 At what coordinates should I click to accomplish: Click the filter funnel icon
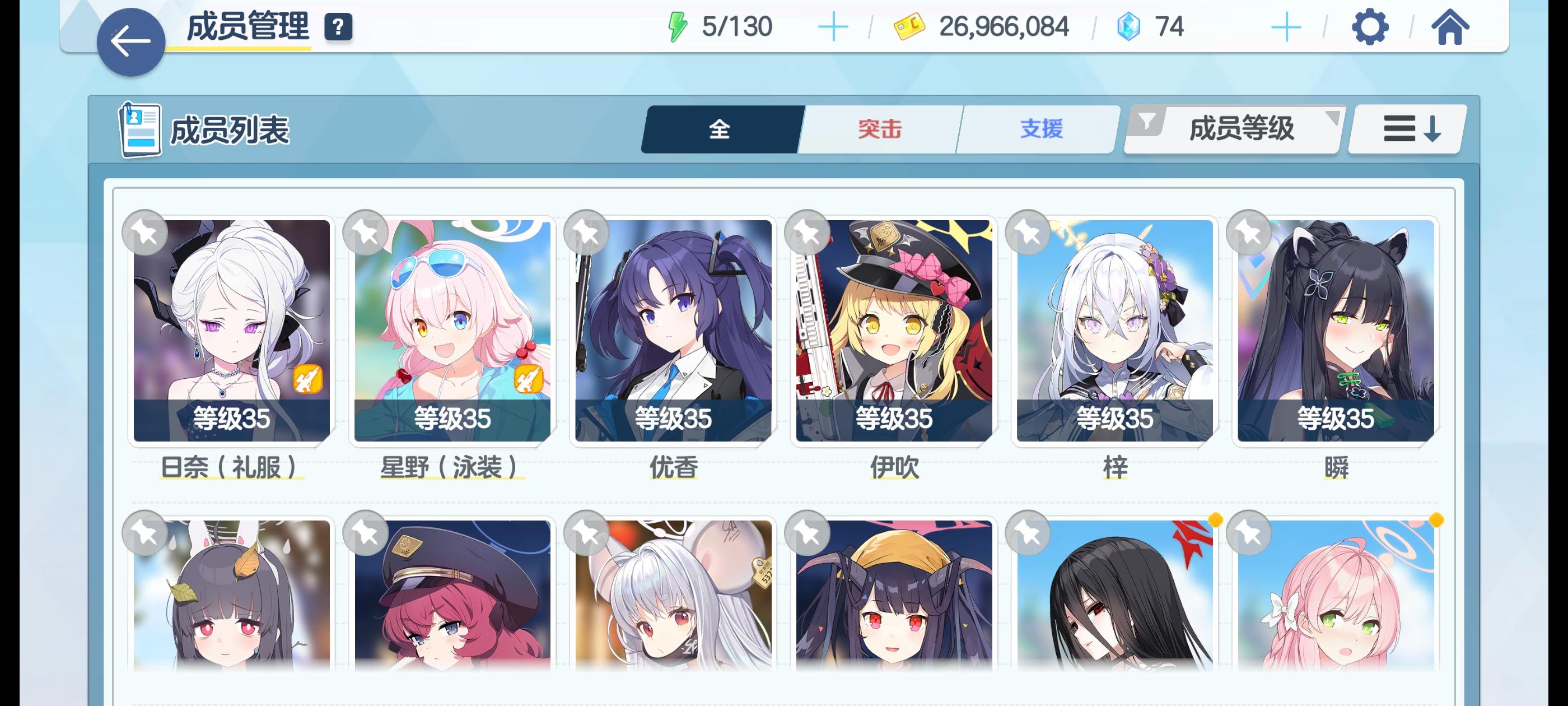coord(1147,122)
